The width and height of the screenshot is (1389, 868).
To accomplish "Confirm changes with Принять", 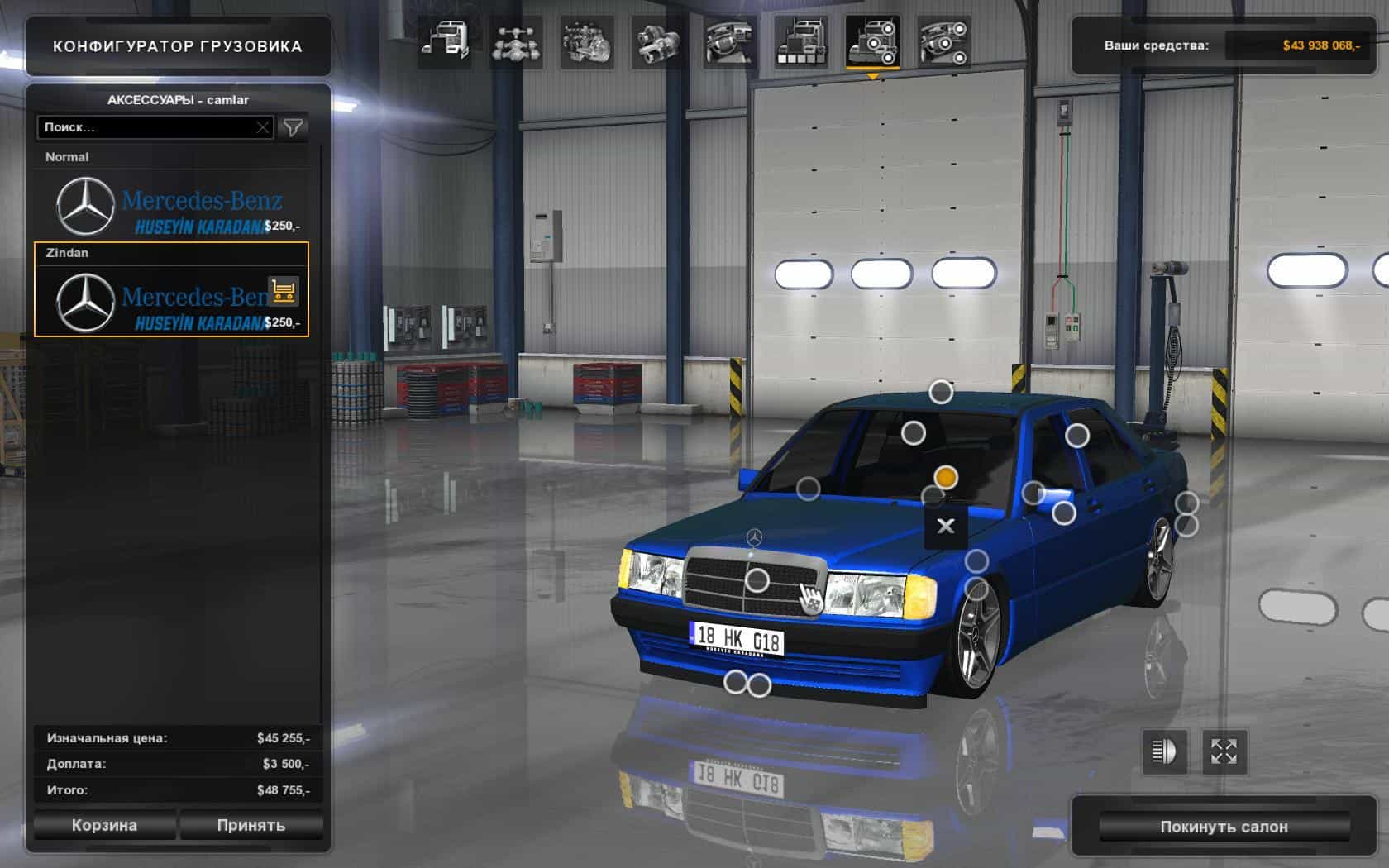I will [x=251, y=825].
